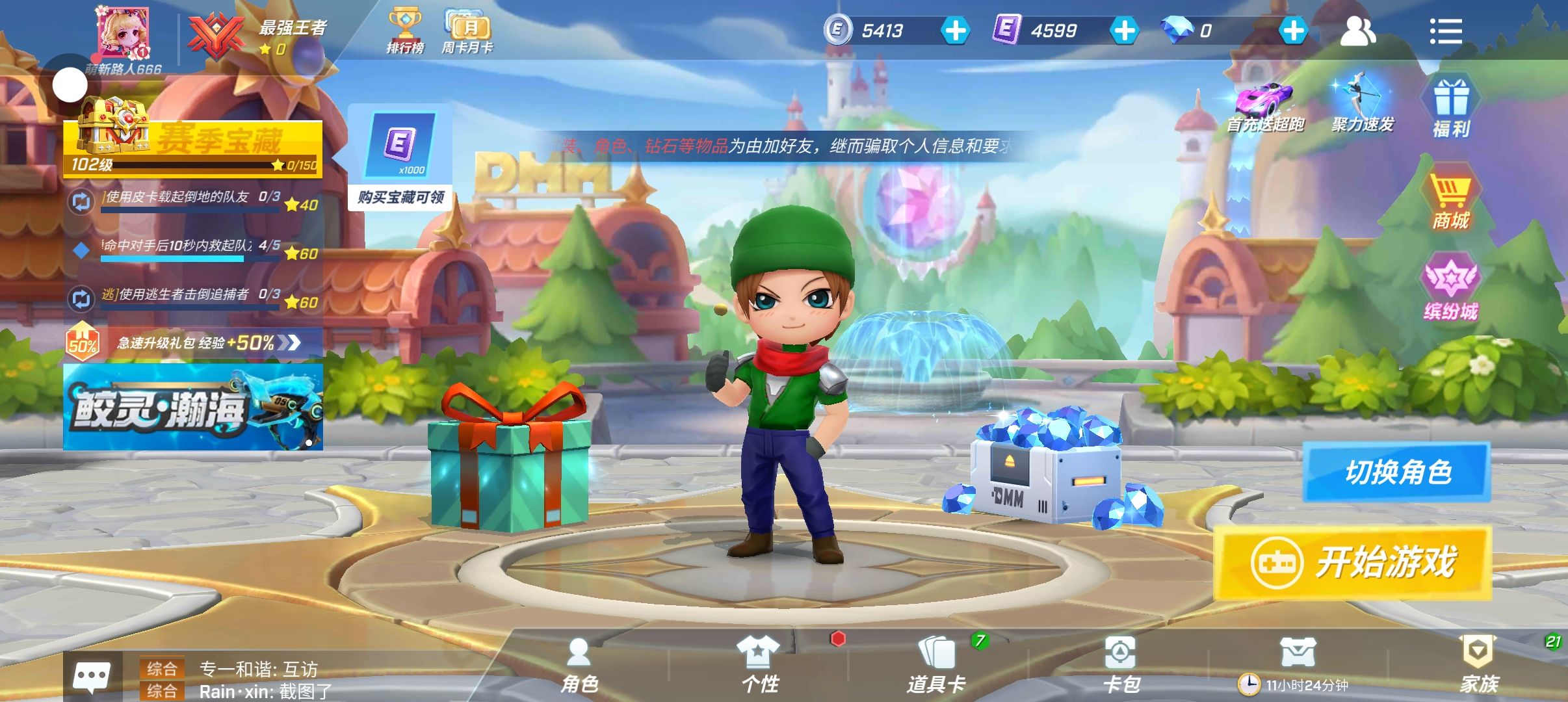The height and width of the screenshot is (702, 1568).
Task: Open the hamburger list menu
Action: point(1445,31)
